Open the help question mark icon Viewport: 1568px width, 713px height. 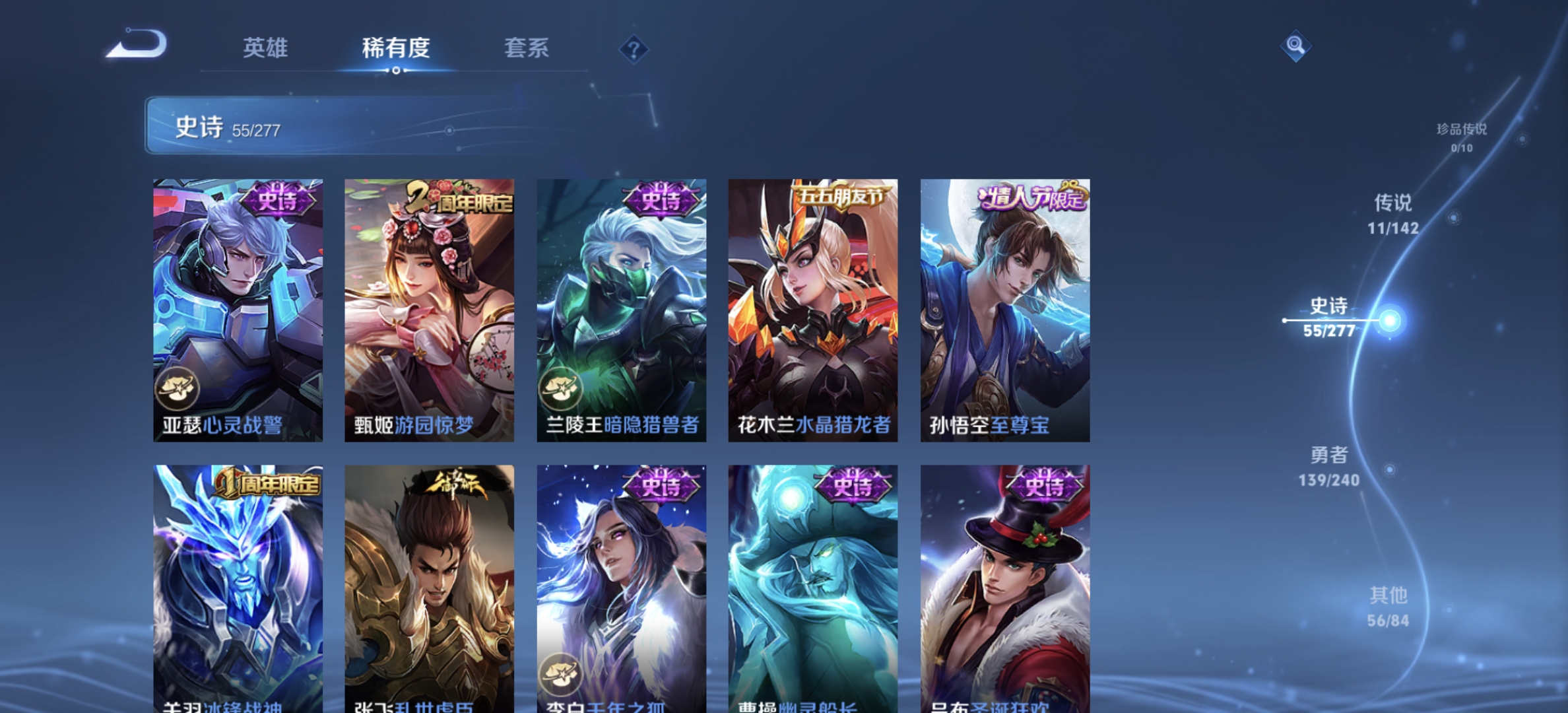[x=634, y=49]
